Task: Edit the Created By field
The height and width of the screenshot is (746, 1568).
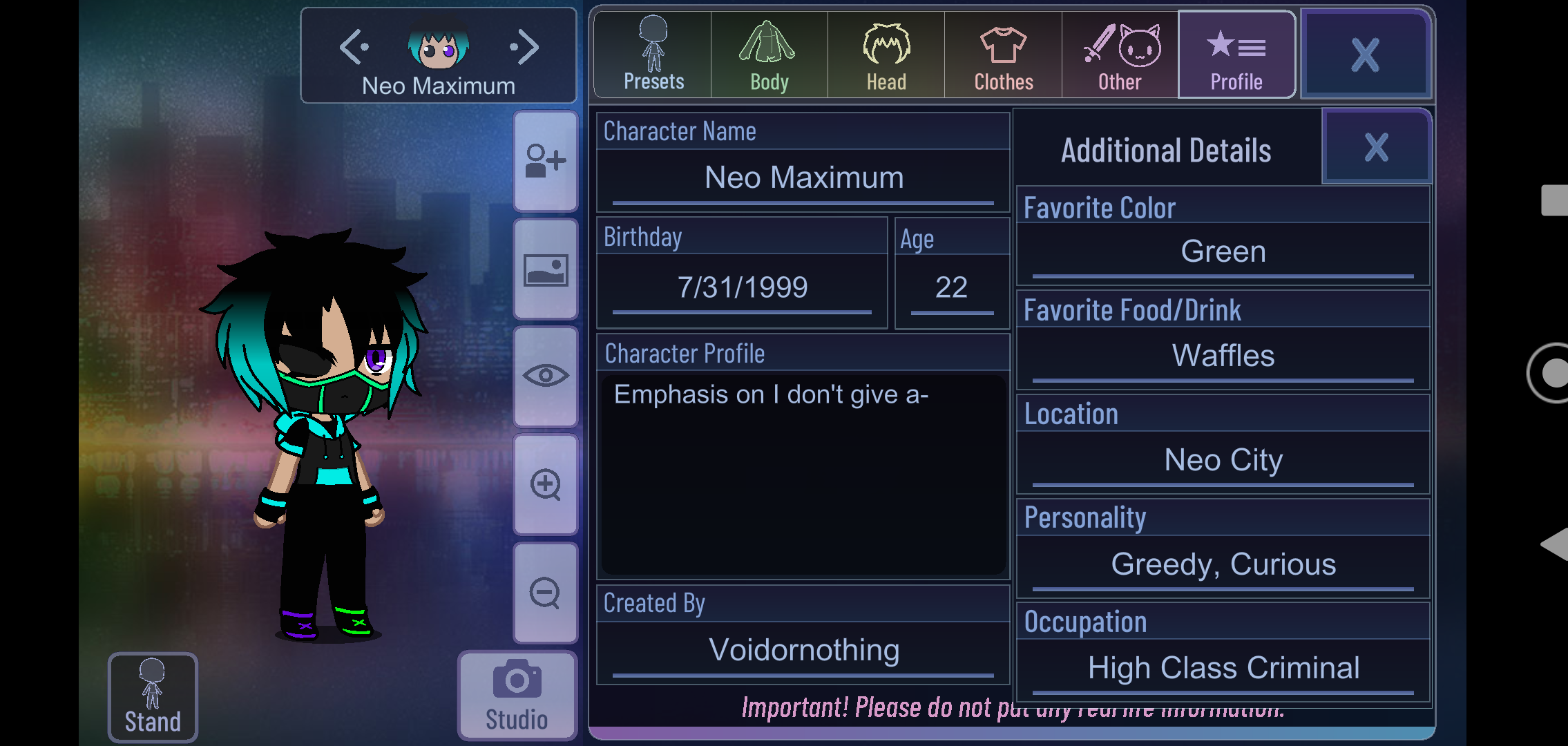Action: tap(803, 649)
